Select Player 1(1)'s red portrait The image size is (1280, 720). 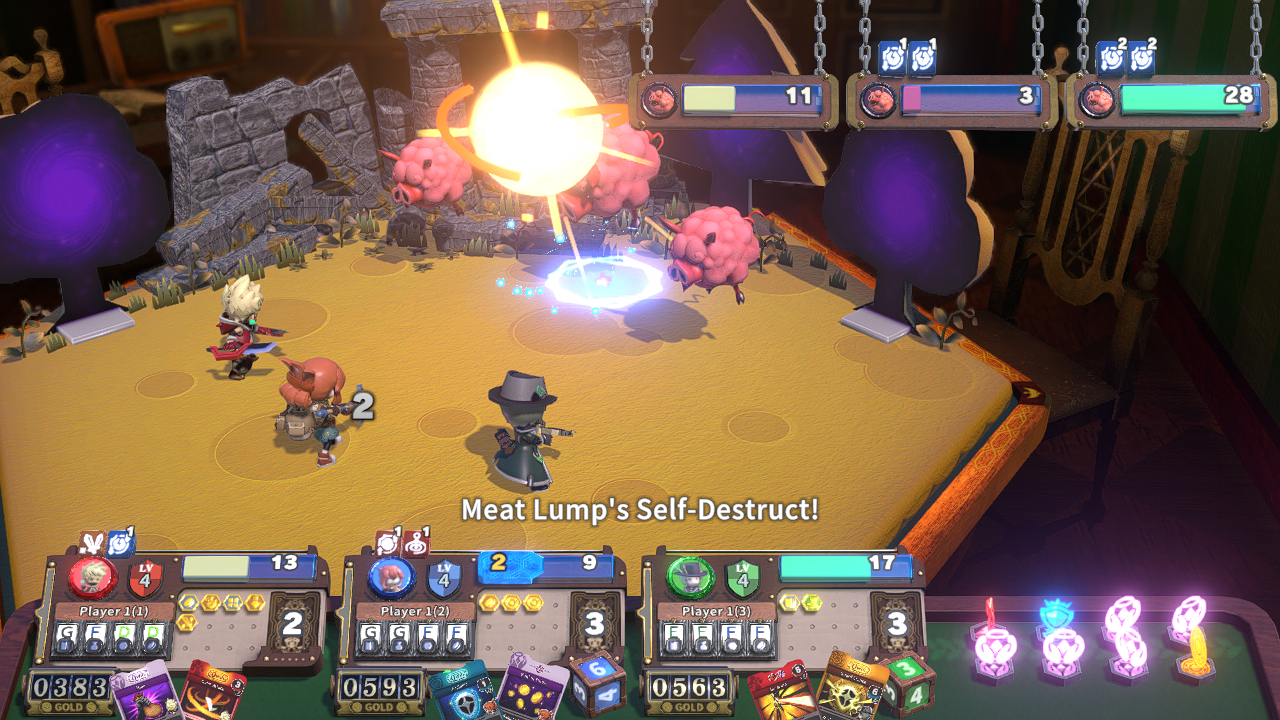pyautogui.click(x=91, y=578)
